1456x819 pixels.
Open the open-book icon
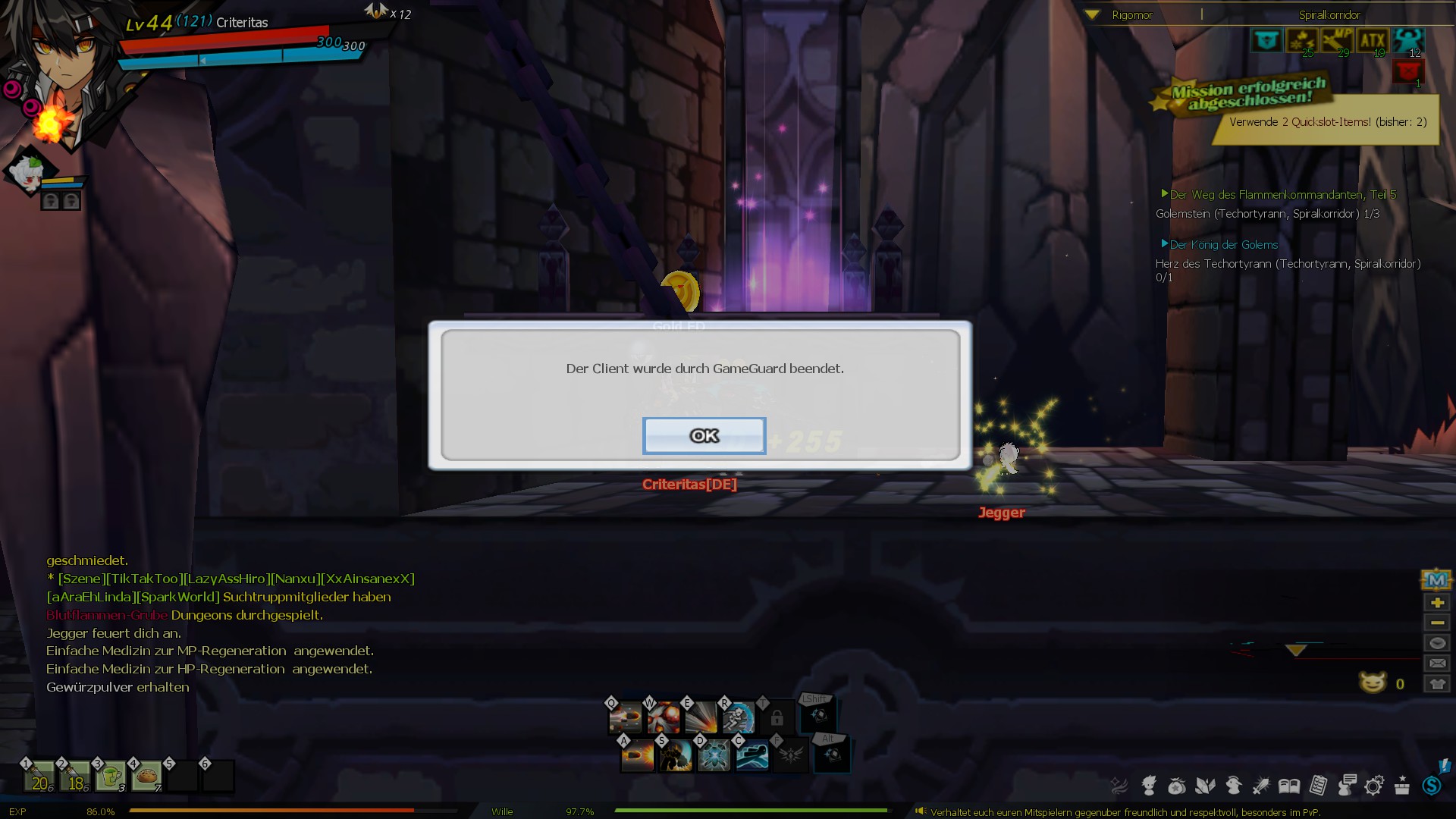pos(1289,786)
